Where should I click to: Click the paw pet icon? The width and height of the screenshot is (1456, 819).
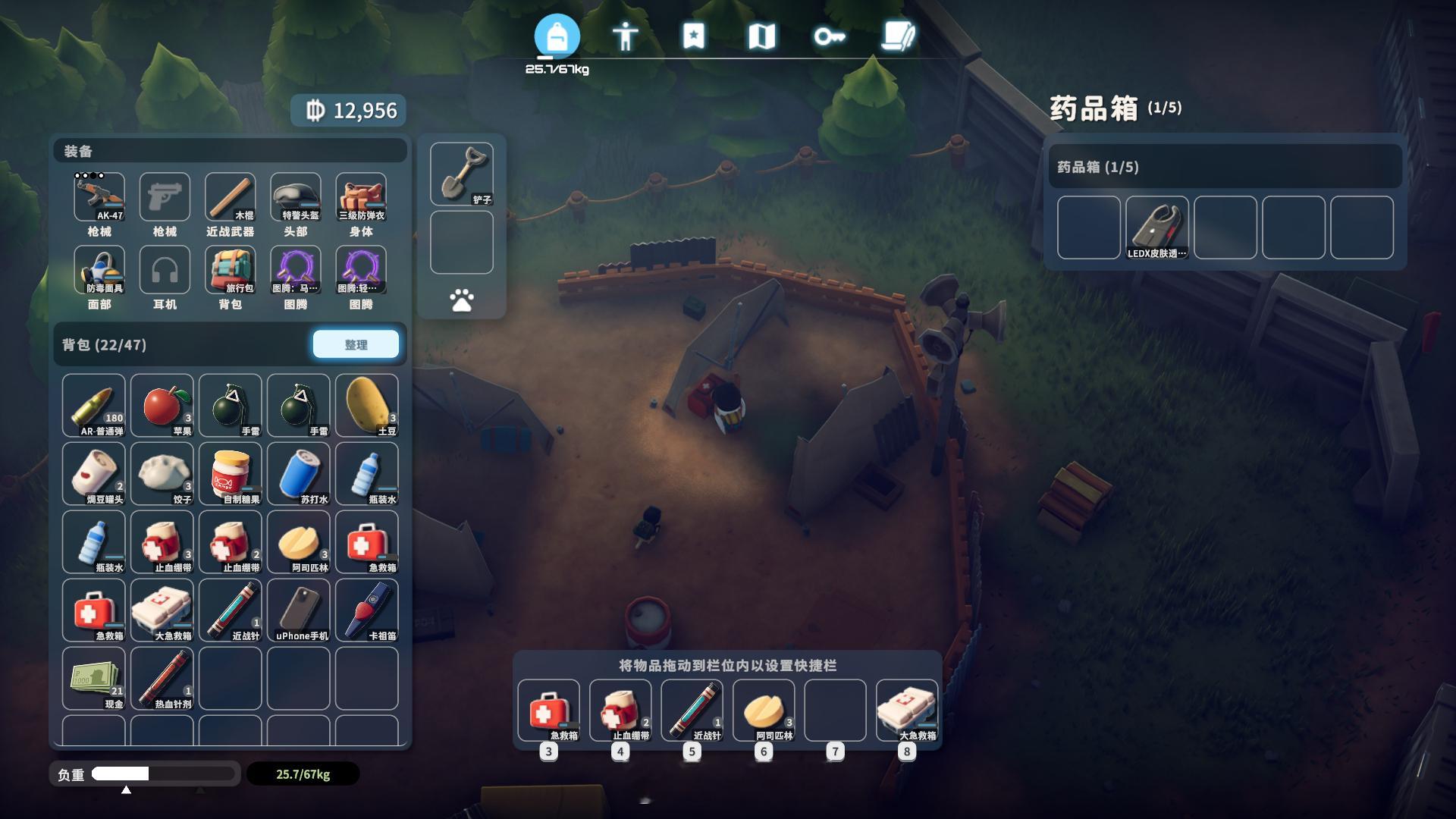[x=461, y=300]
